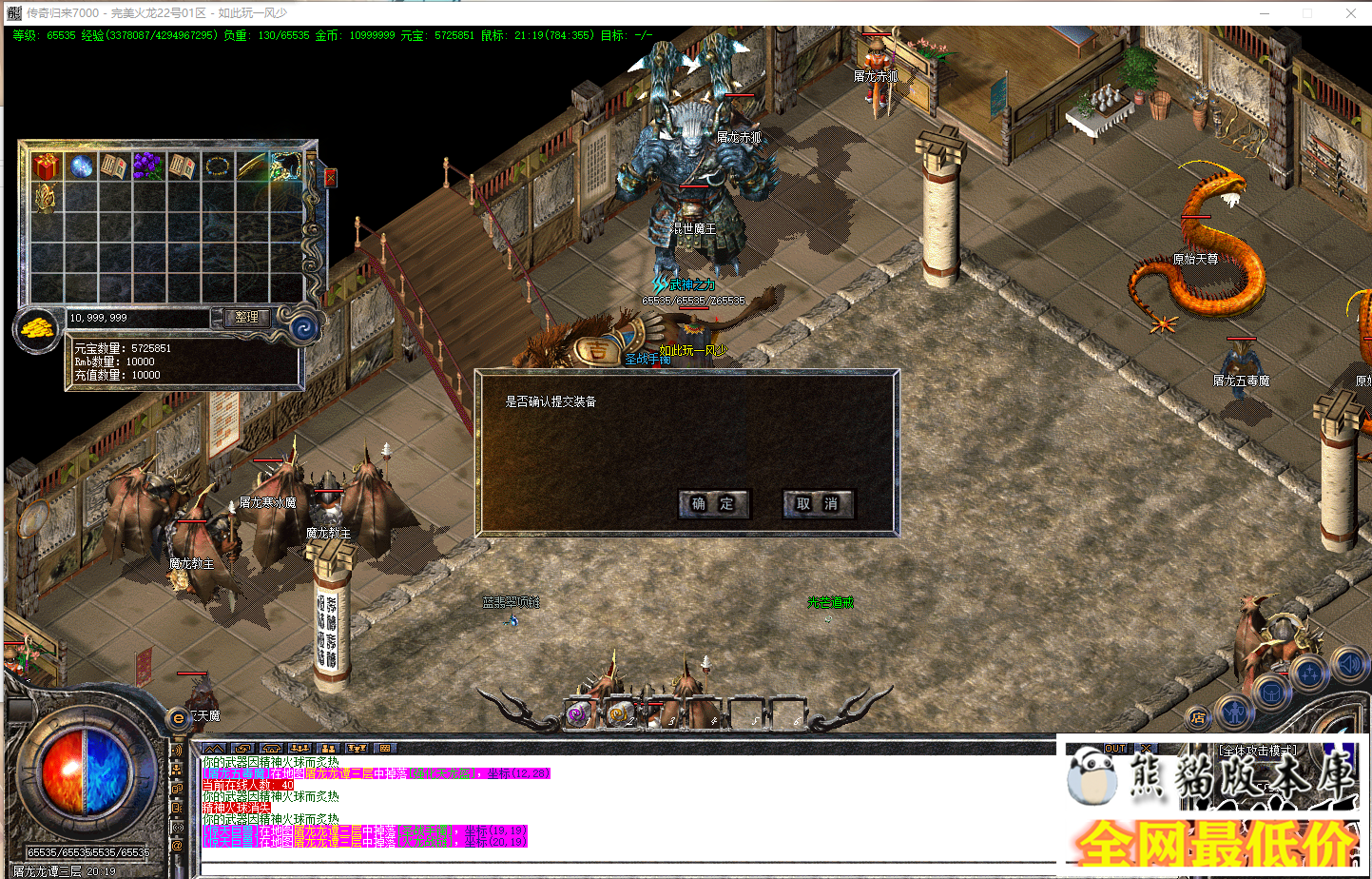
Task: Cancel the dialog with the 取消 button
Action: click(x=818, y=504)
